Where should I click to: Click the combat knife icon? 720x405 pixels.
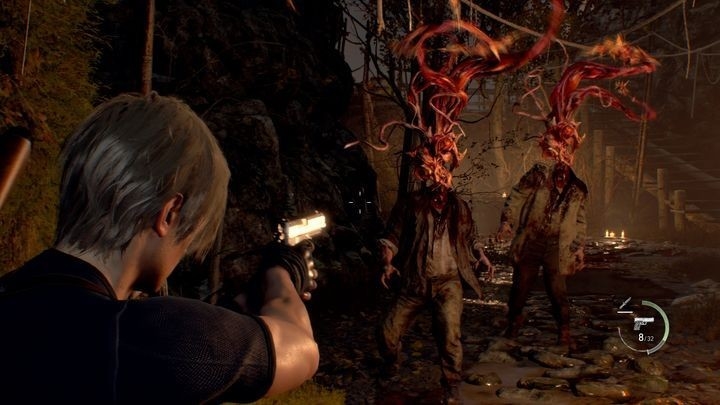tap(626, 301)
